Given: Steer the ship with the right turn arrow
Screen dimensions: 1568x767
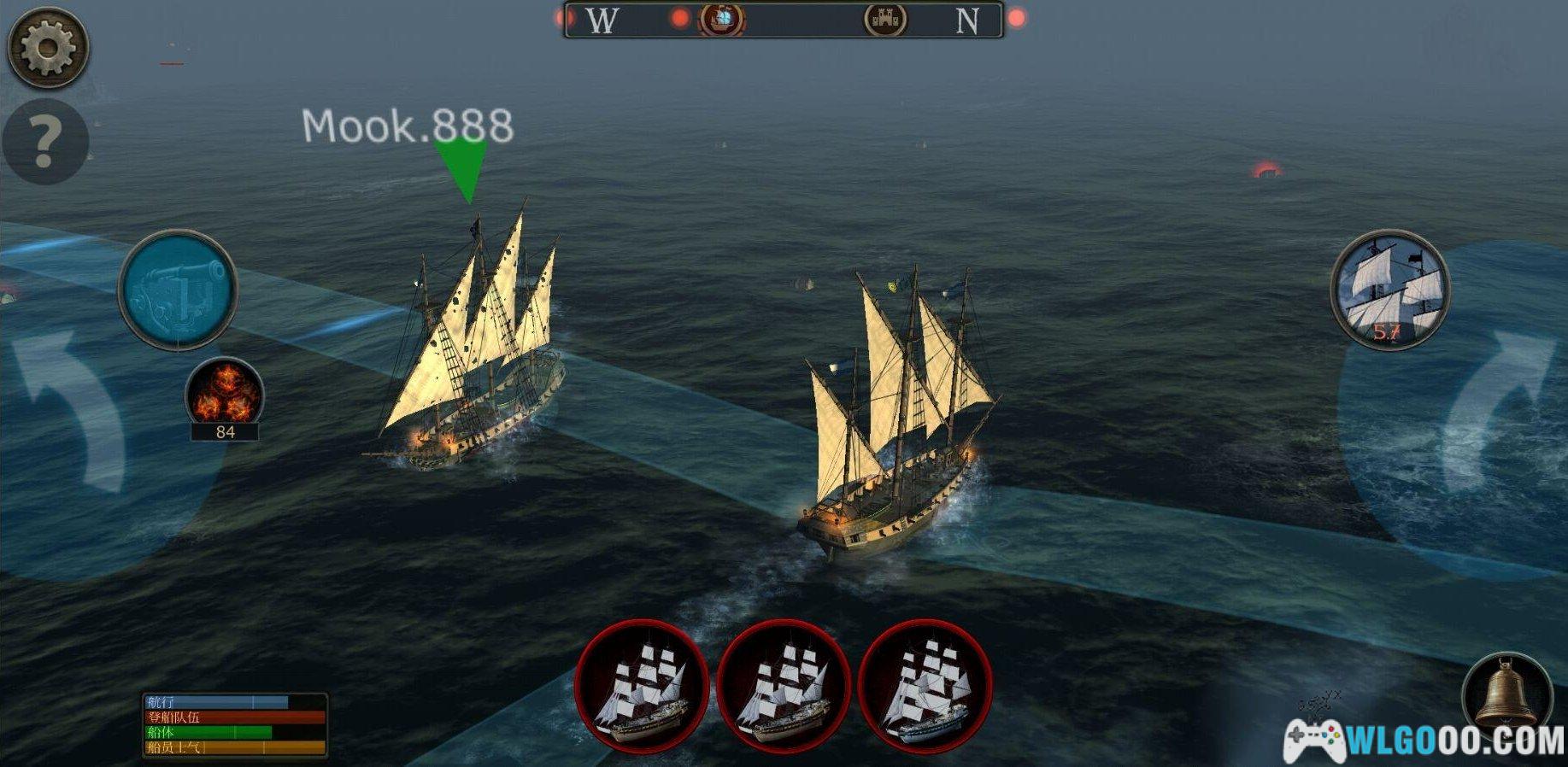Looking at the screenshot, I should (1495, 412).
